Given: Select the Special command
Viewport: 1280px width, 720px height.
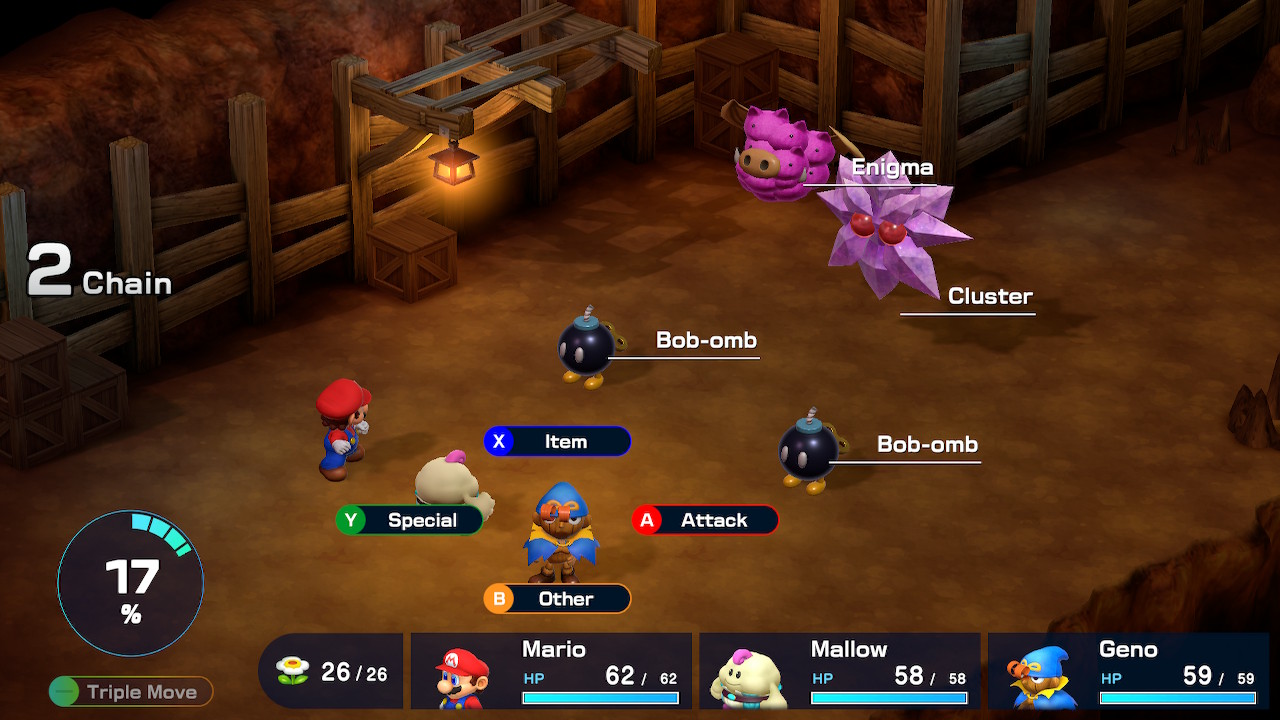Looking at the screenshot, I should 410,520.
